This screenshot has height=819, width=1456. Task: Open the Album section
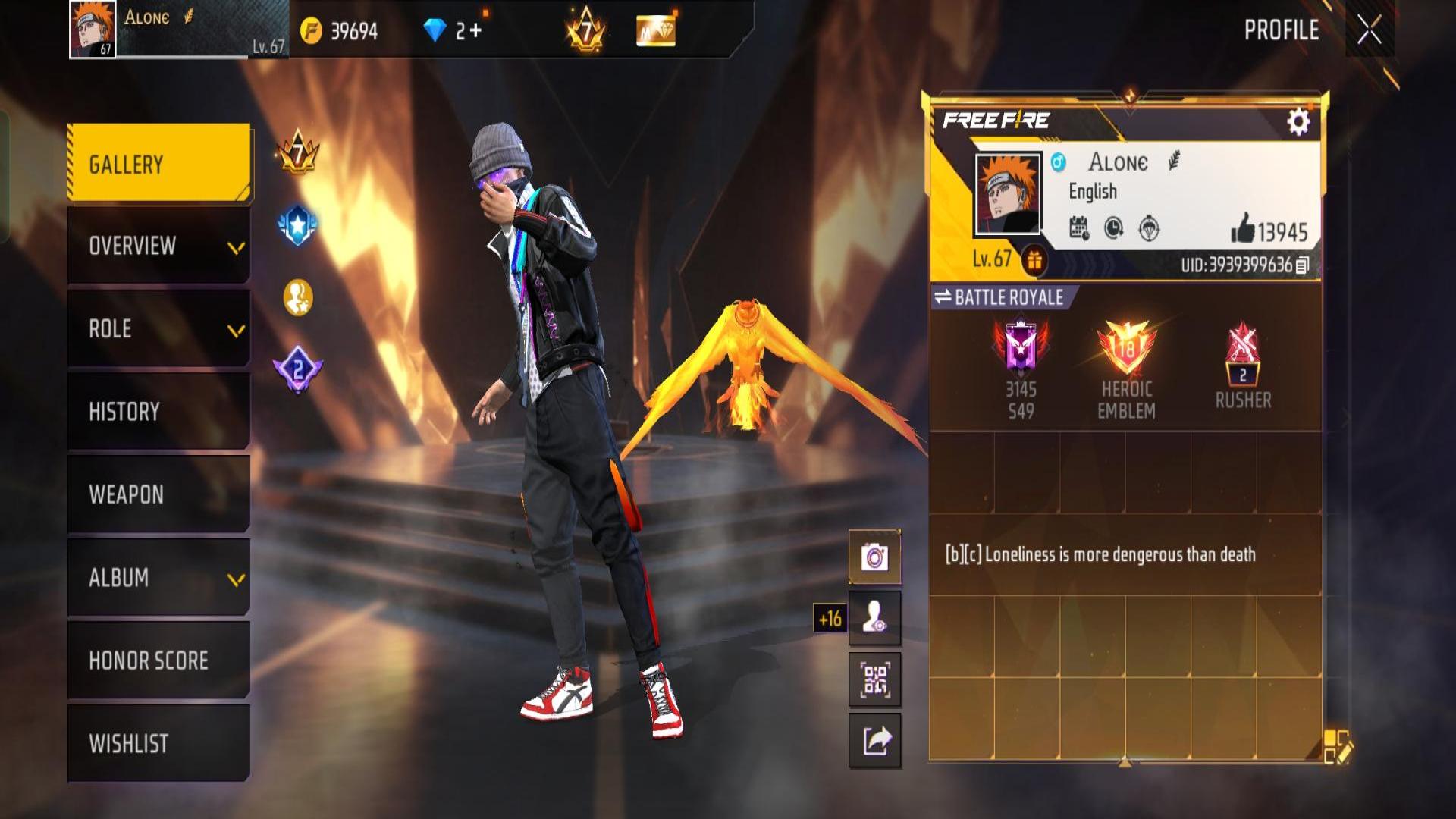[159, 578]
